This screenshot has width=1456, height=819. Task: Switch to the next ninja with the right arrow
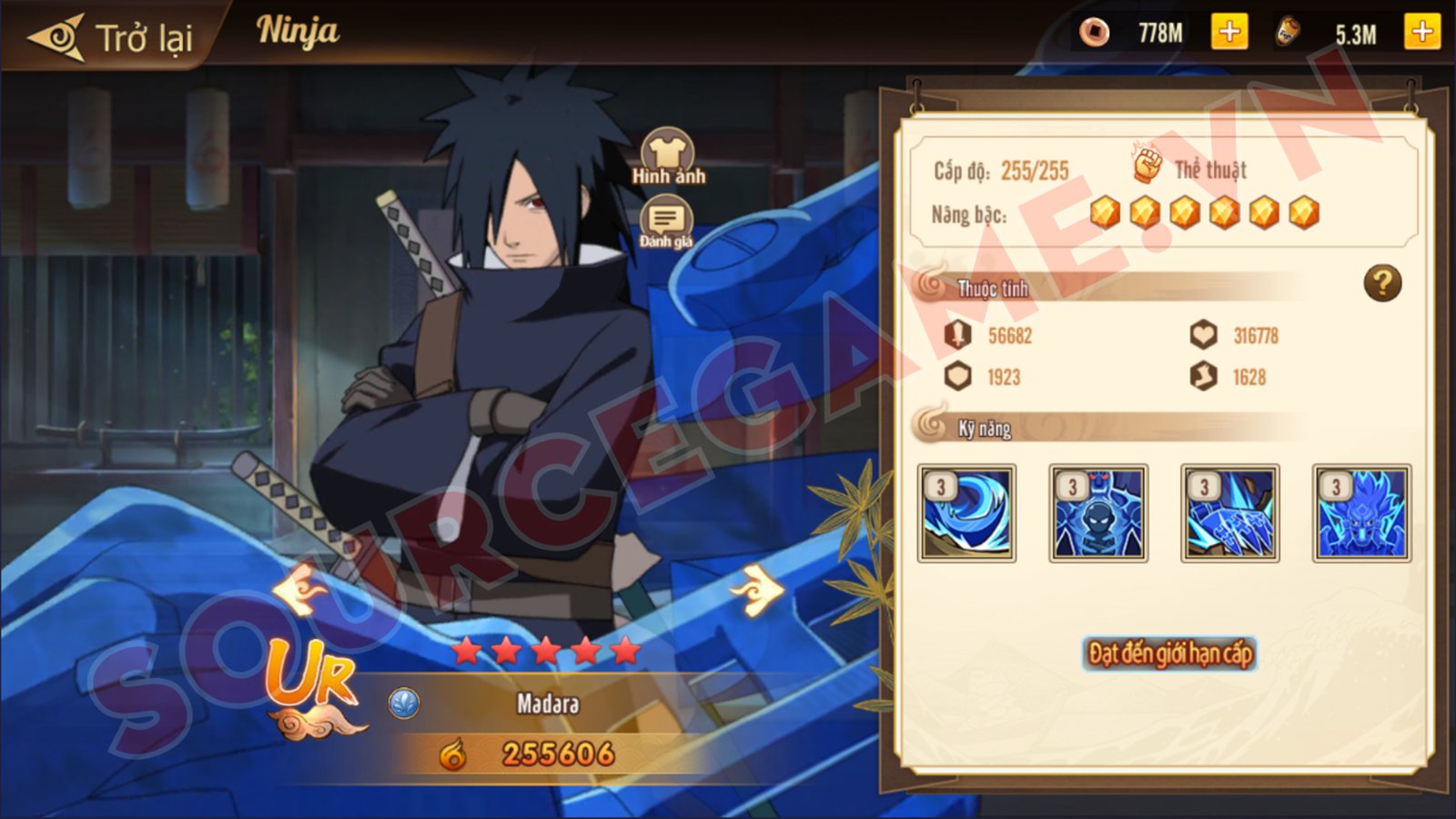tap(757, 591)
